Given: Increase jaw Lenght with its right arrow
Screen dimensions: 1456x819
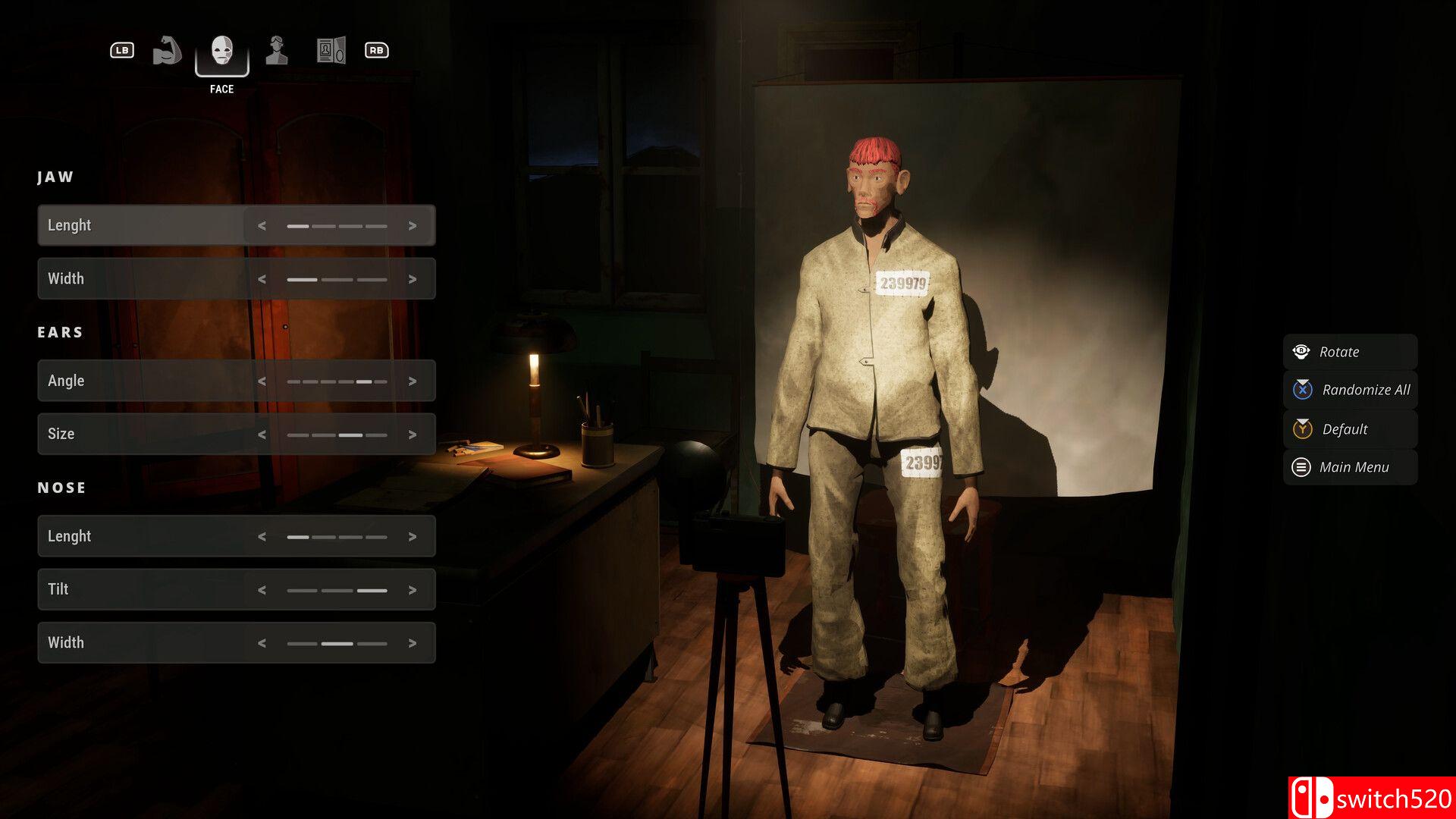Looking at the screenshot, I should tap(413, 226).
